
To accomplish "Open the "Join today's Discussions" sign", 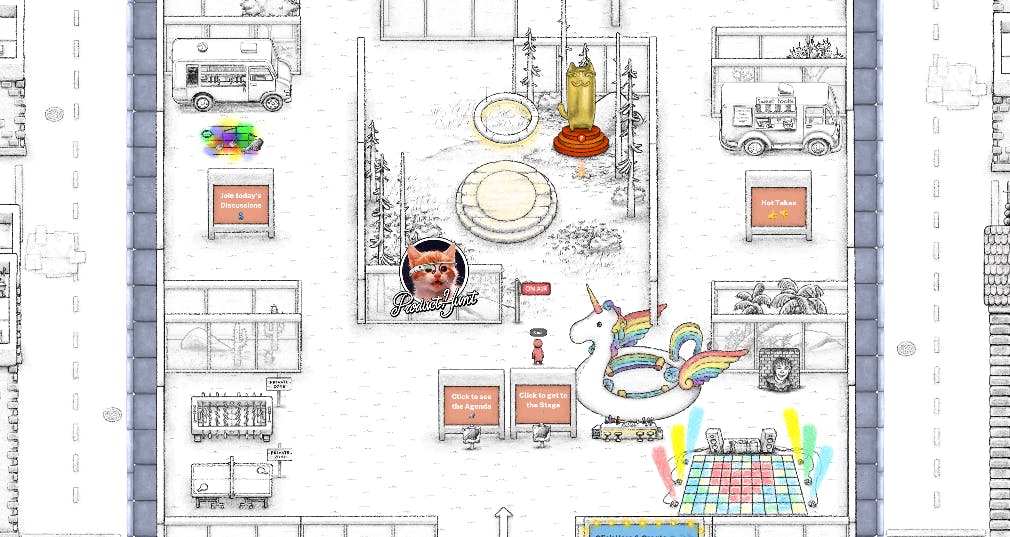I will coord(241,205).
